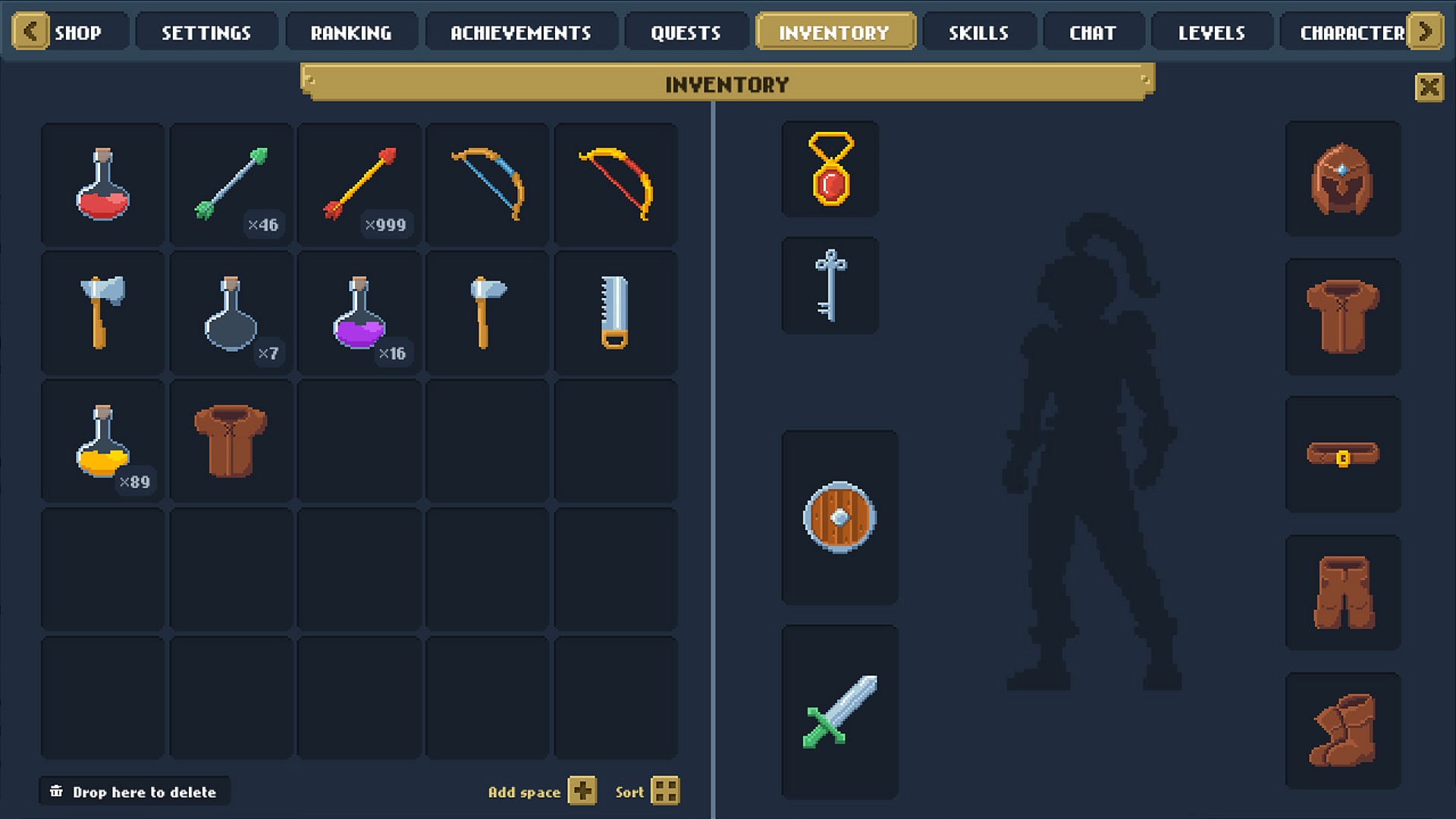This screenshot has width=1456, height=819.
Task: Click the saw in the inventory
Action: 617,313
